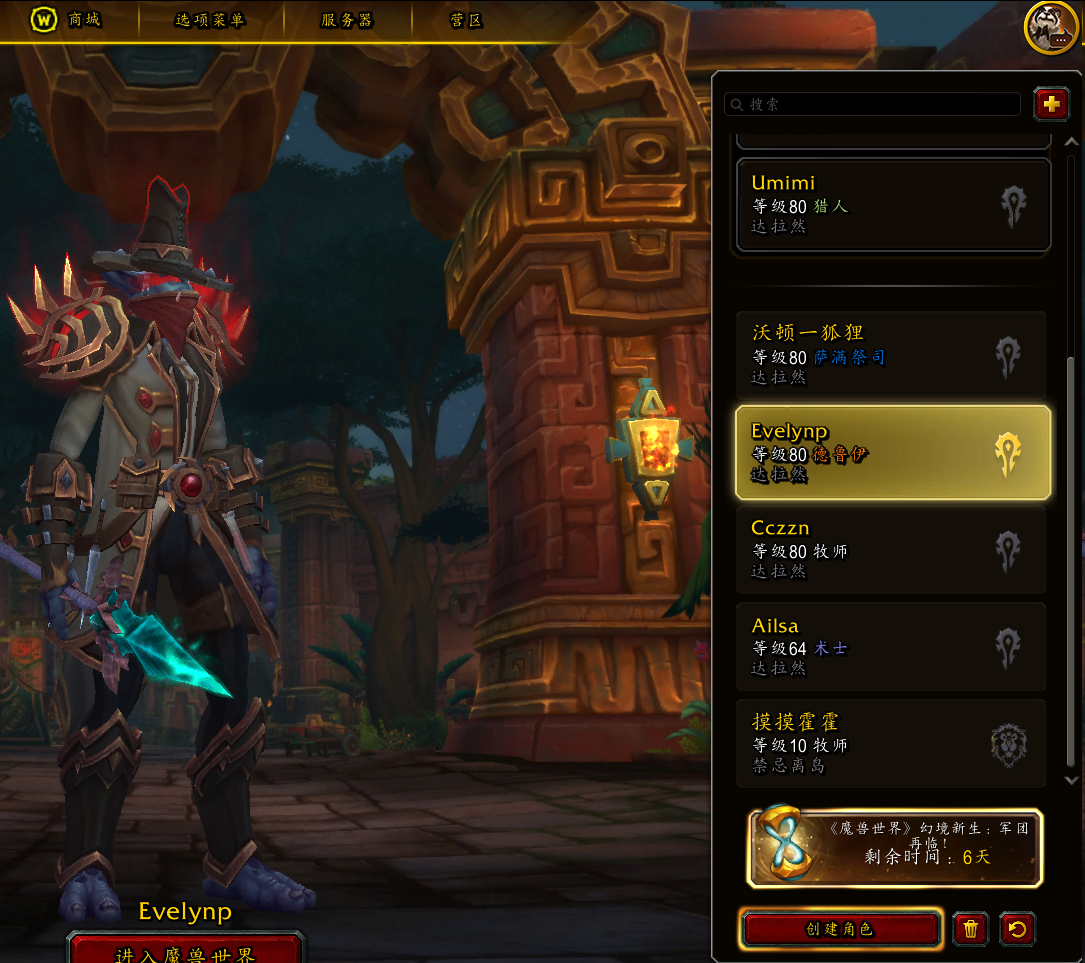The image size is (1085, 963).
Task: Delete character with the trash can button
Action: 970,929
